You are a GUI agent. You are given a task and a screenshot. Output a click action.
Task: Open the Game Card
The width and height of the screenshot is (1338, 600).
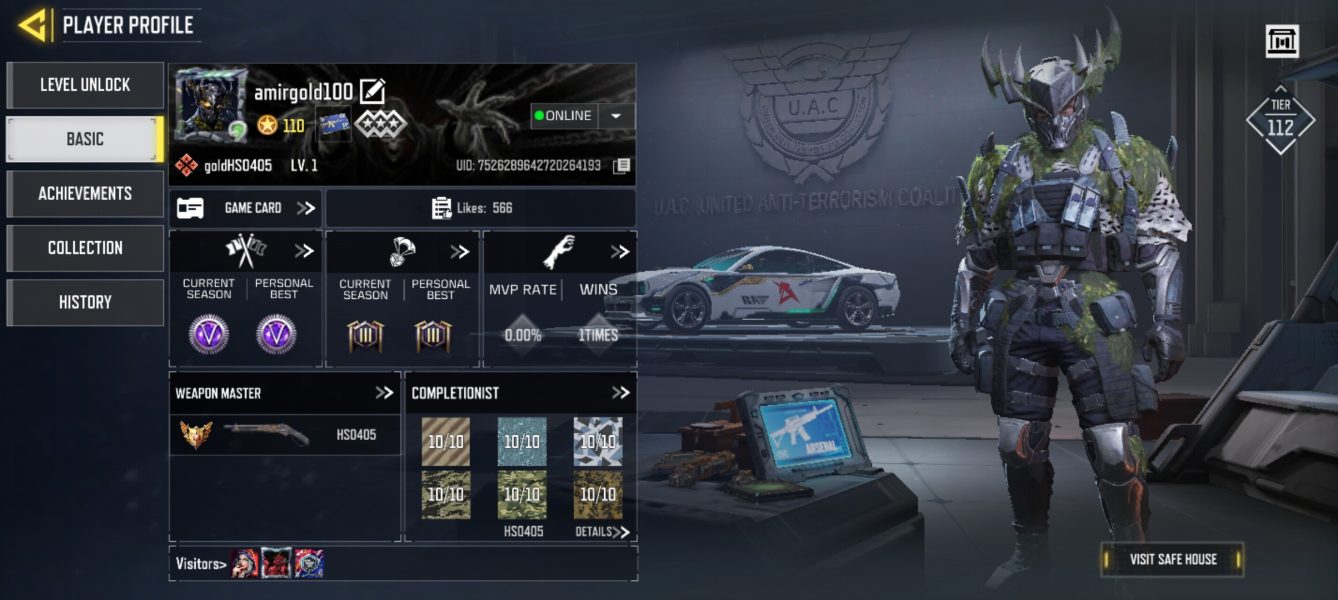click(x=246, y=208)
